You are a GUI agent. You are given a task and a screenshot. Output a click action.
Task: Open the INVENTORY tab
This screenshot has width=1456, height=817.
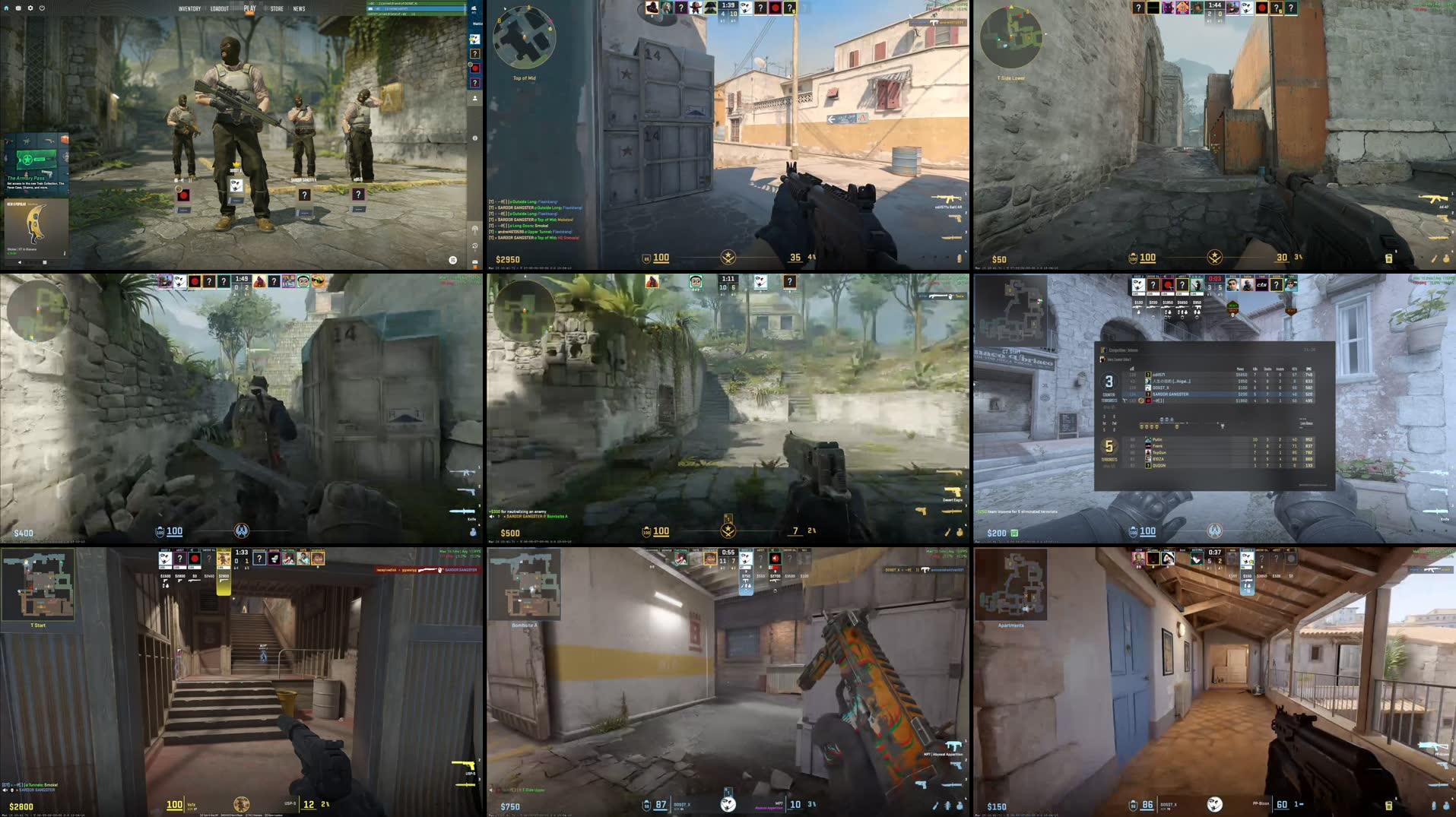(x=190, y=10)
